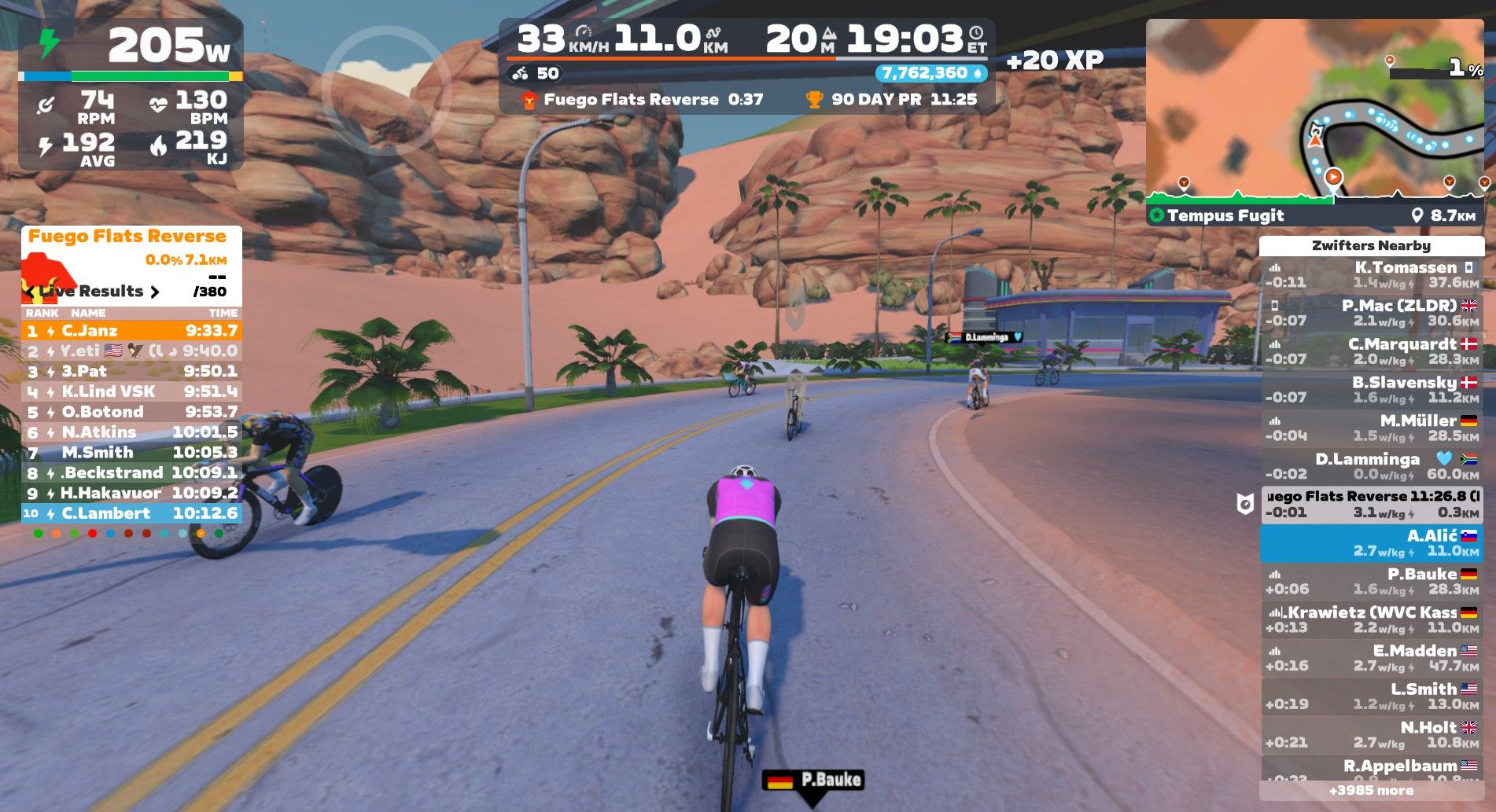Select highlighted A.Alić rider row
The width and height of the screenshot is (1496, 812).
(x=1372, y=543)
